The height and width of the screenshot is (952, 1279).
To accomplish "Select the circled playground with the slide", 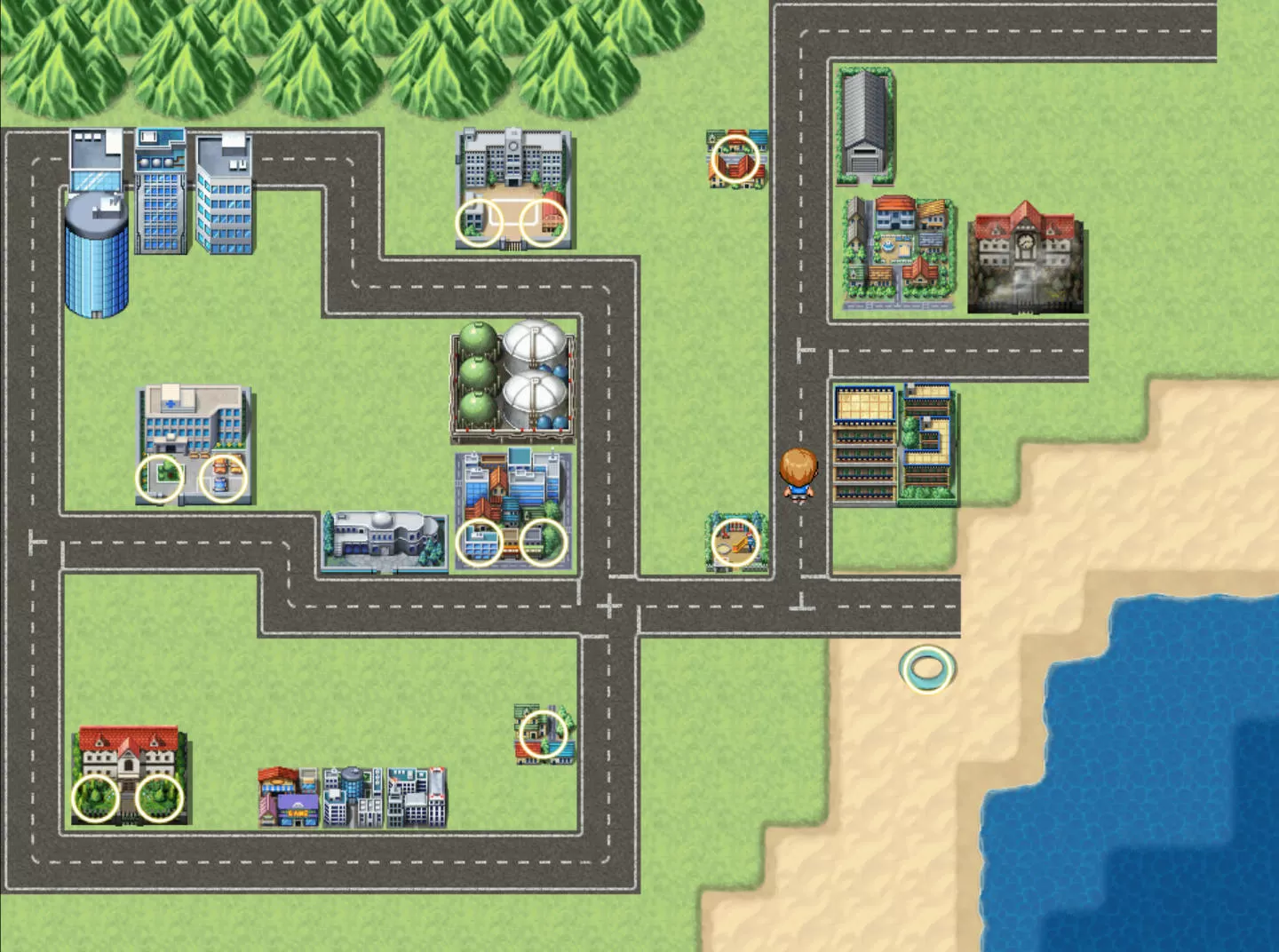I will coord(736,542).
